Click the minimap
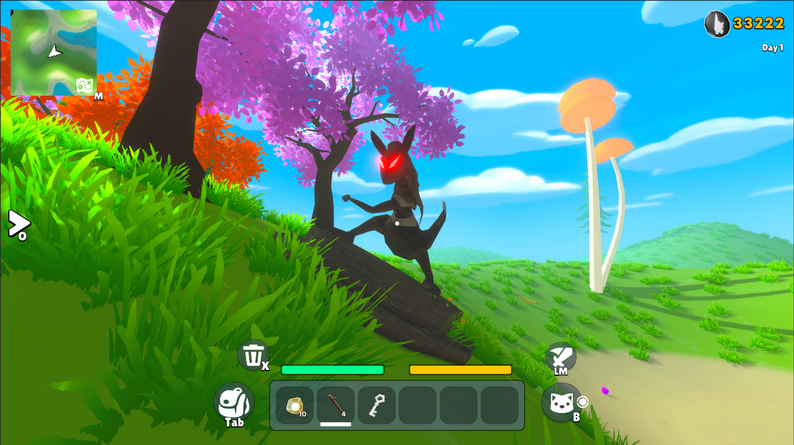The width and height of the screenshot is (794, 445). tap(53, 50)
